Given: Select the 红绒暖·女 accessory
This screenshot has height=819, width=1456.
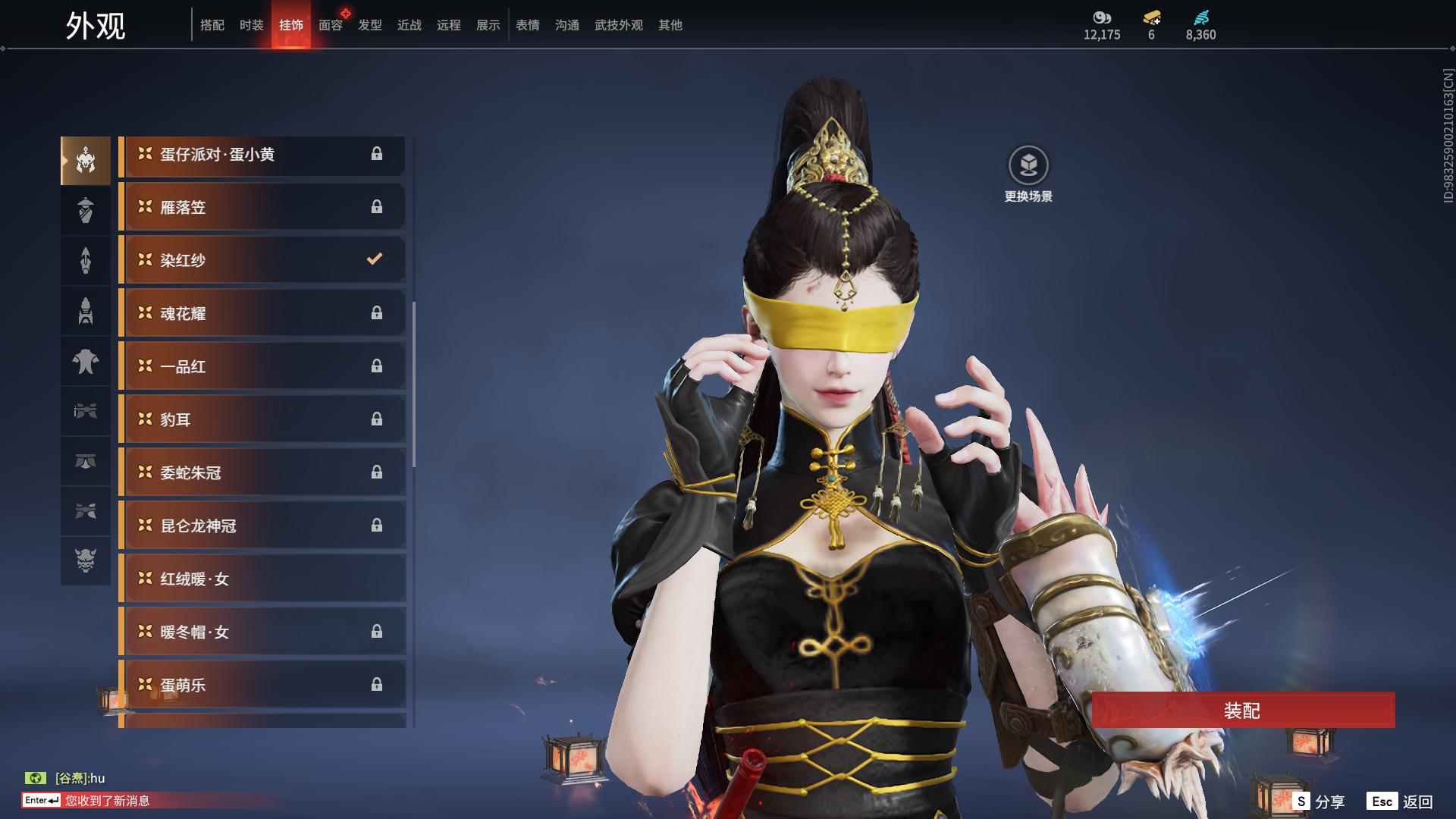Looking at the screenshot, I should (x=262, y=579).
